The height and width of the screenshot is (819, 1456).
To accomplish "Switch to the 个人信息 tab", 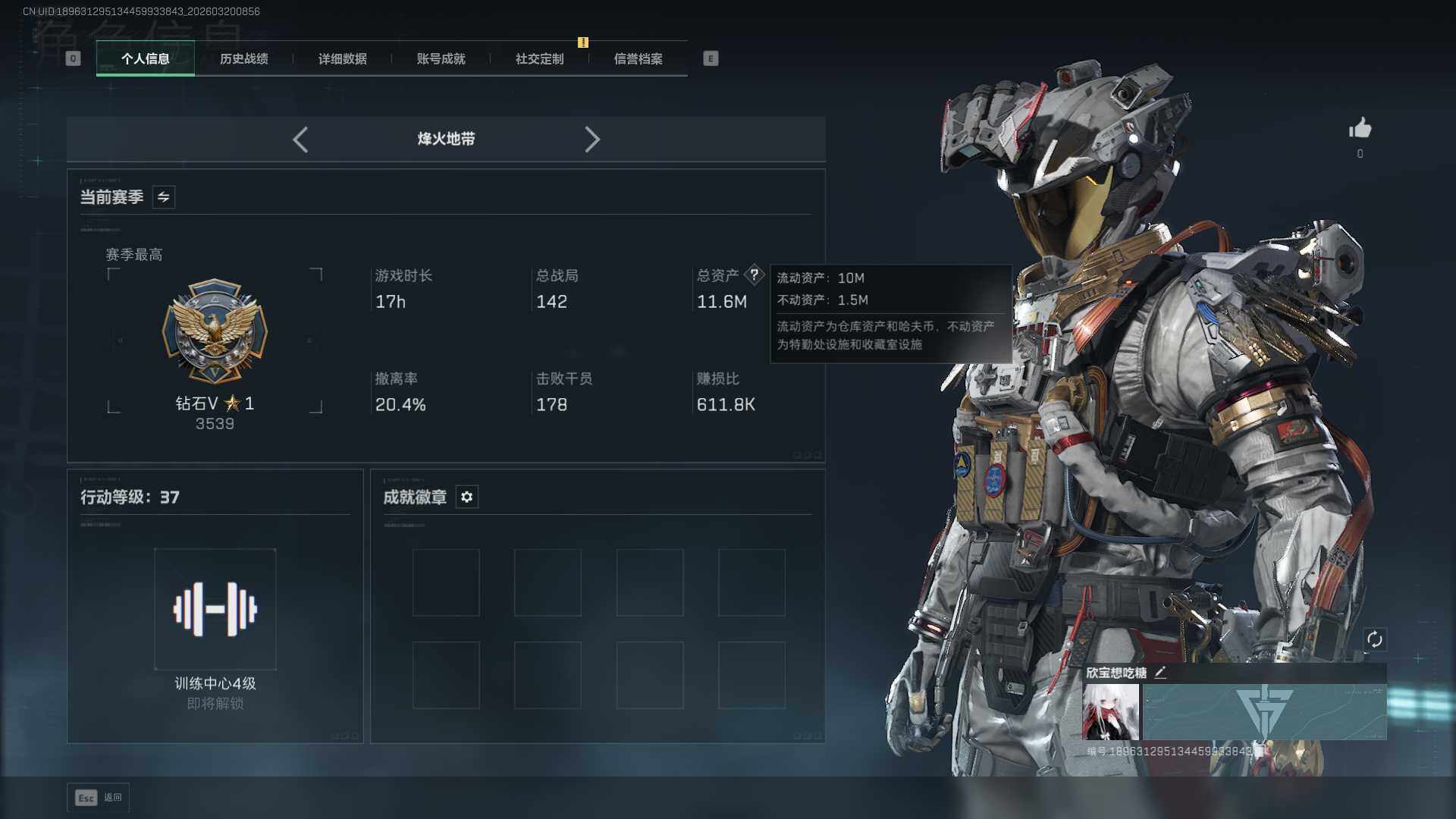I will pos(145,58).
